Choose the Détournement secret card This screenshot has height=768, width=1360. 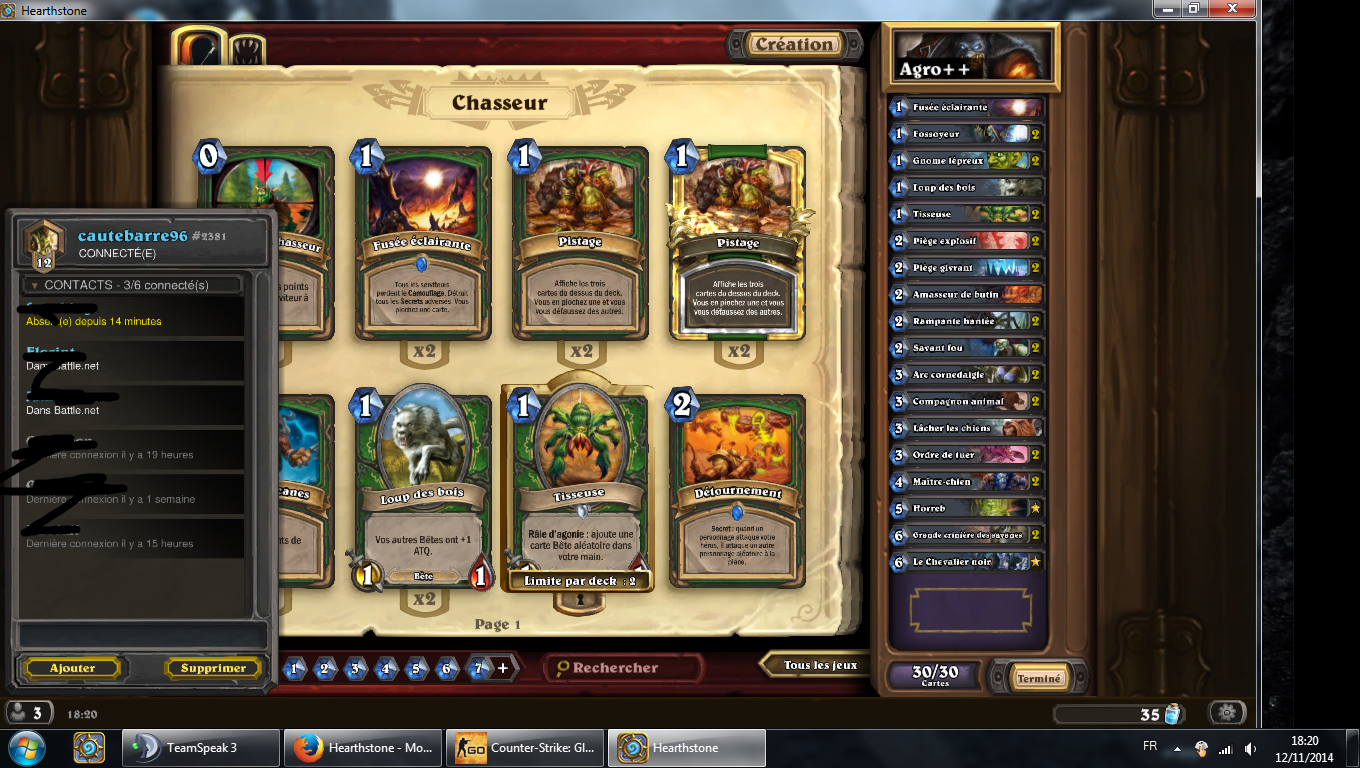[737, 490]
